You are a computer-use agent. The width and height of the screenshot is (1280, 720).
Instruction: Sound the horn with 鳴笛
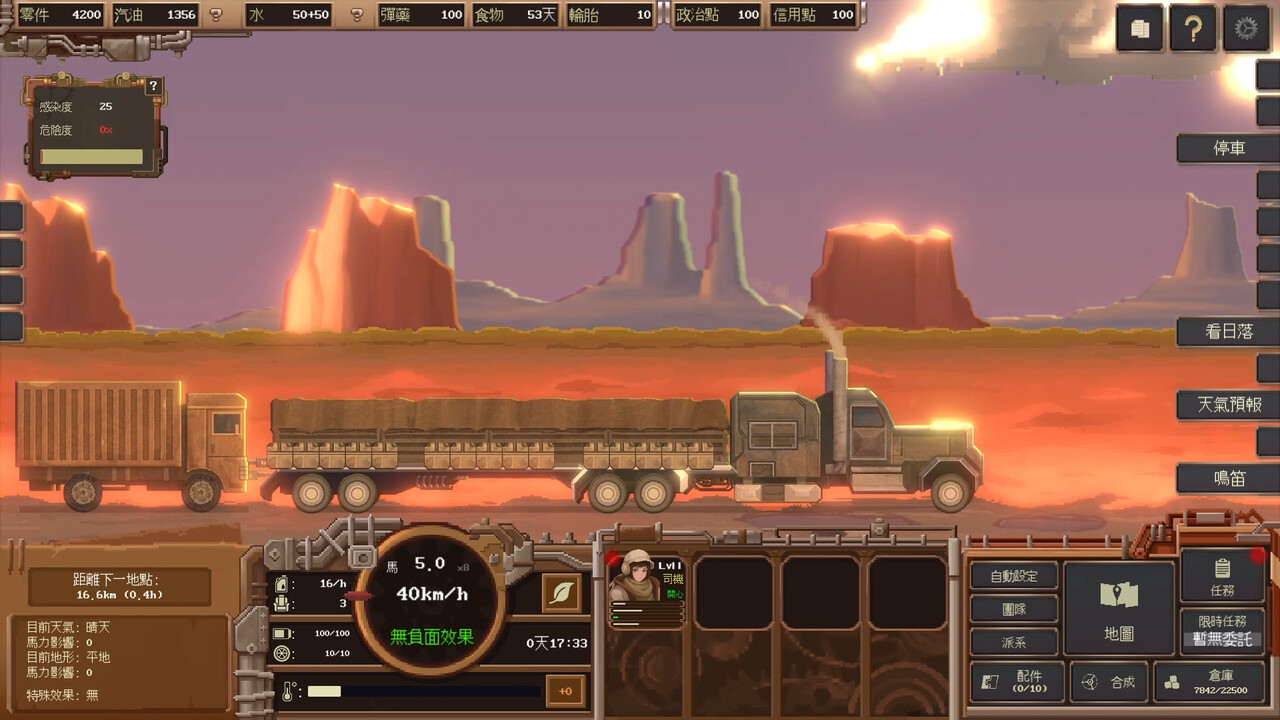pos(1228,478)
